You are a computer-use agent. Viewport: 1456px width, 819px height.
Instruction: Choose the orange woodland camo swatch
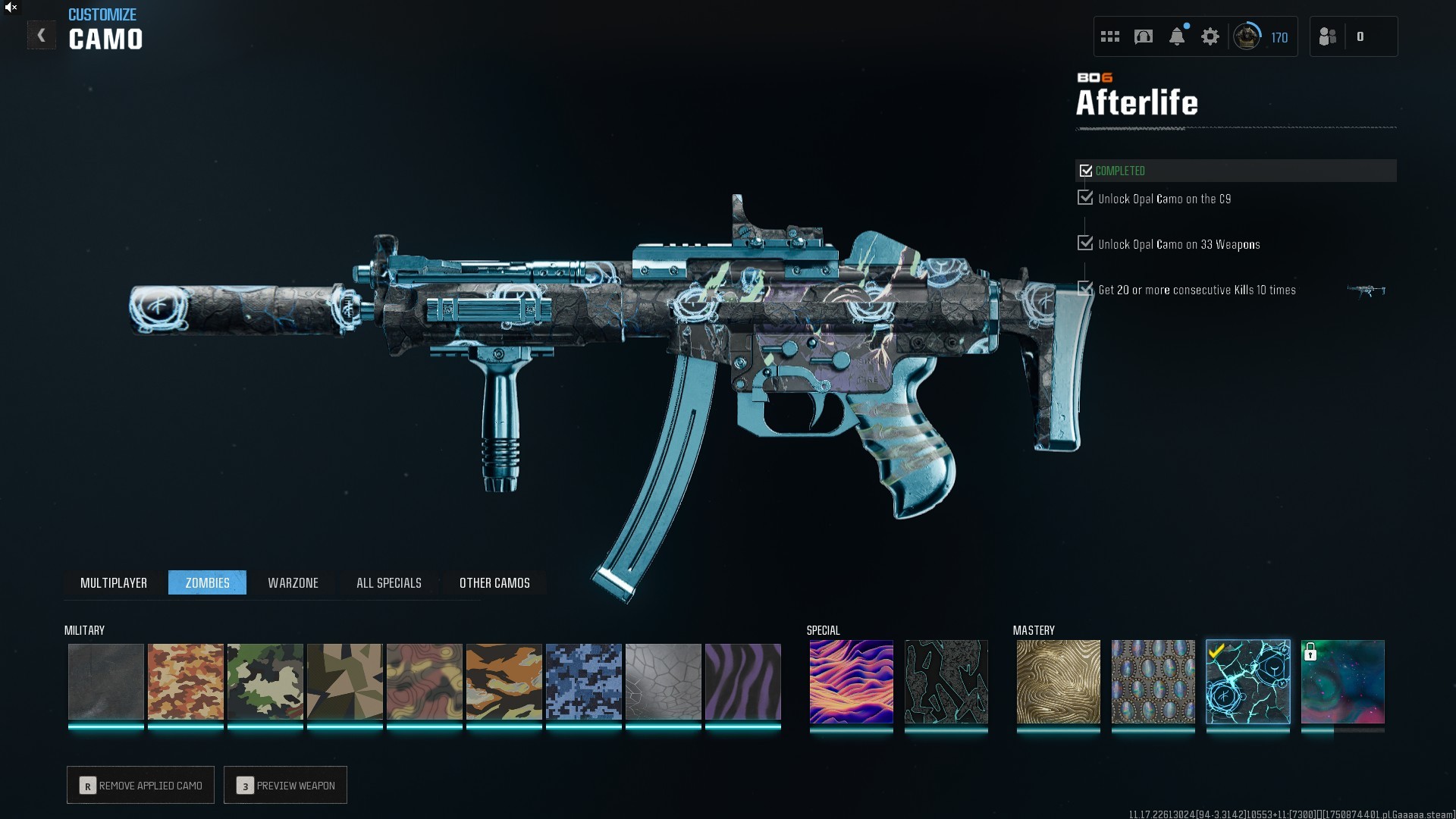point(186,681)
